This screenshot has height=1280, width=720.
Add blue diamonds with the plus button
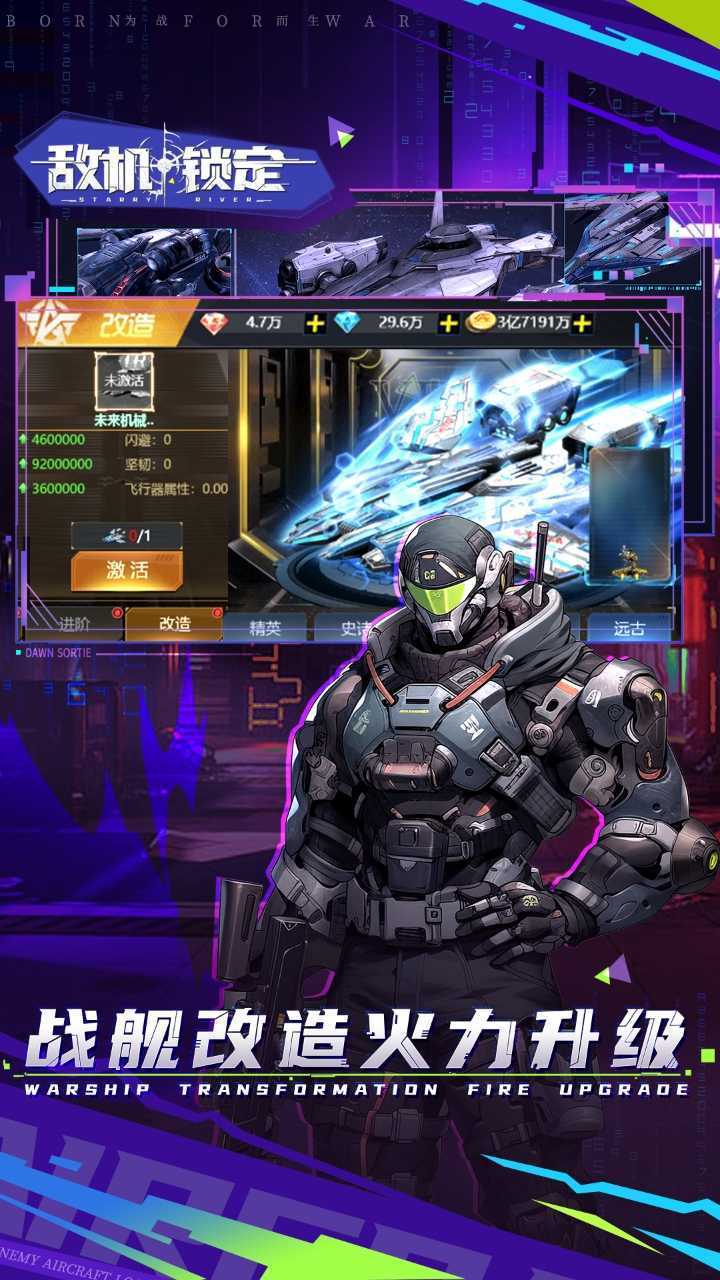[449, 323]
